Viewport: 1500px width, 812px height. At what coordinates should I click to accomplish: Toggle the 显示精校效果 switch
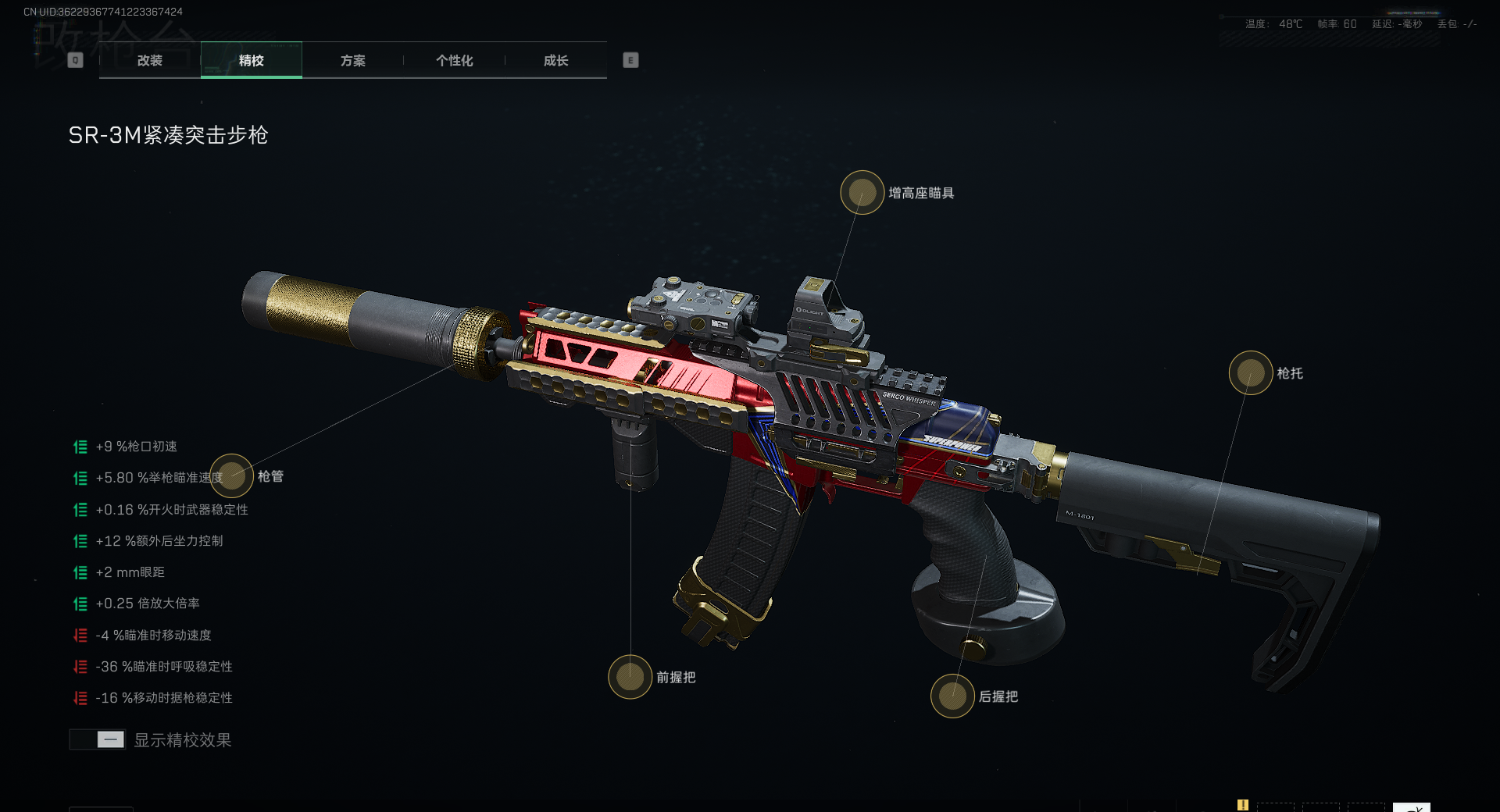click(98, 739)
